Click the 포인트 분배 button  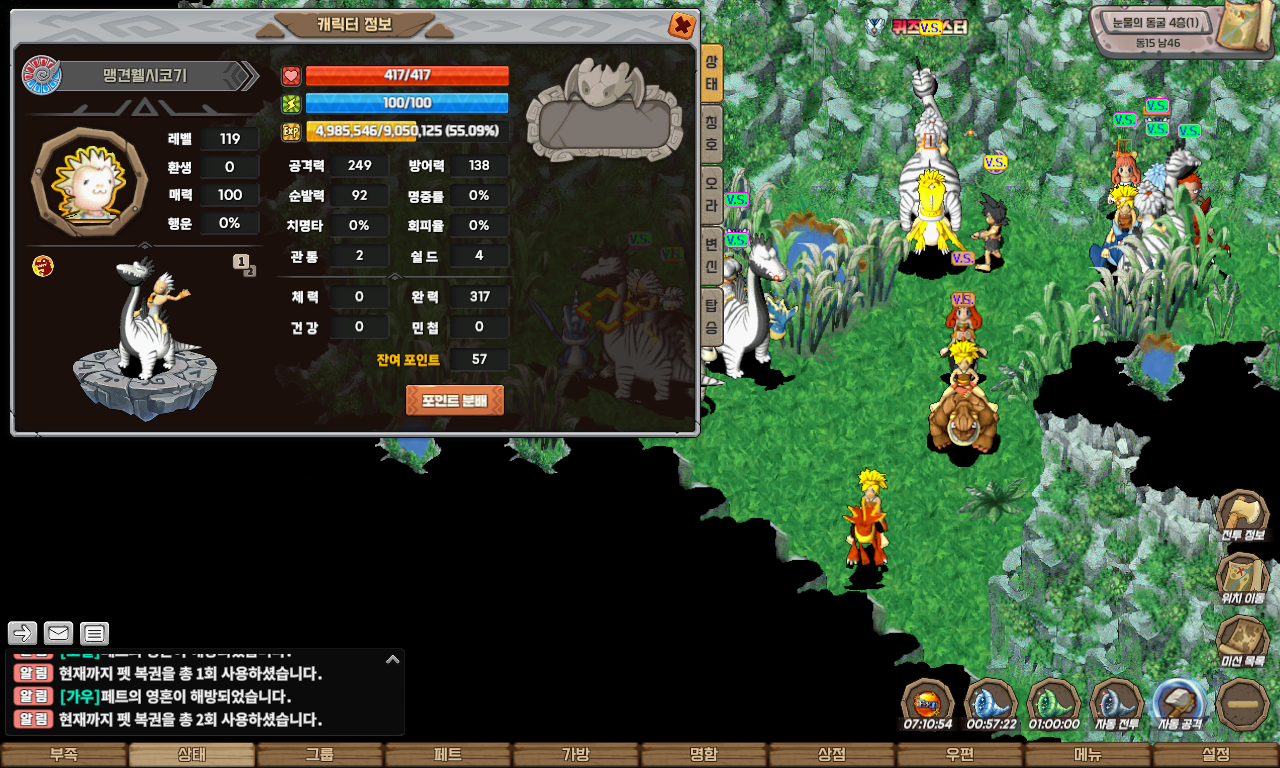[454, 400]
